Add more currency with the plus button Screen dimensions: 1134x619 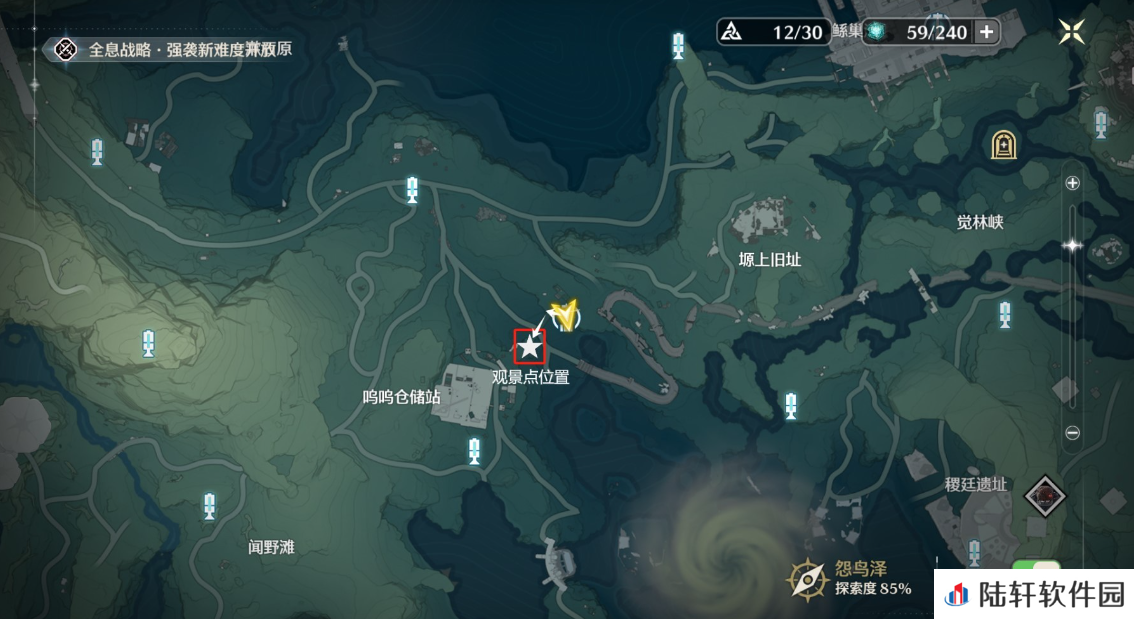(x=987, y=32)
